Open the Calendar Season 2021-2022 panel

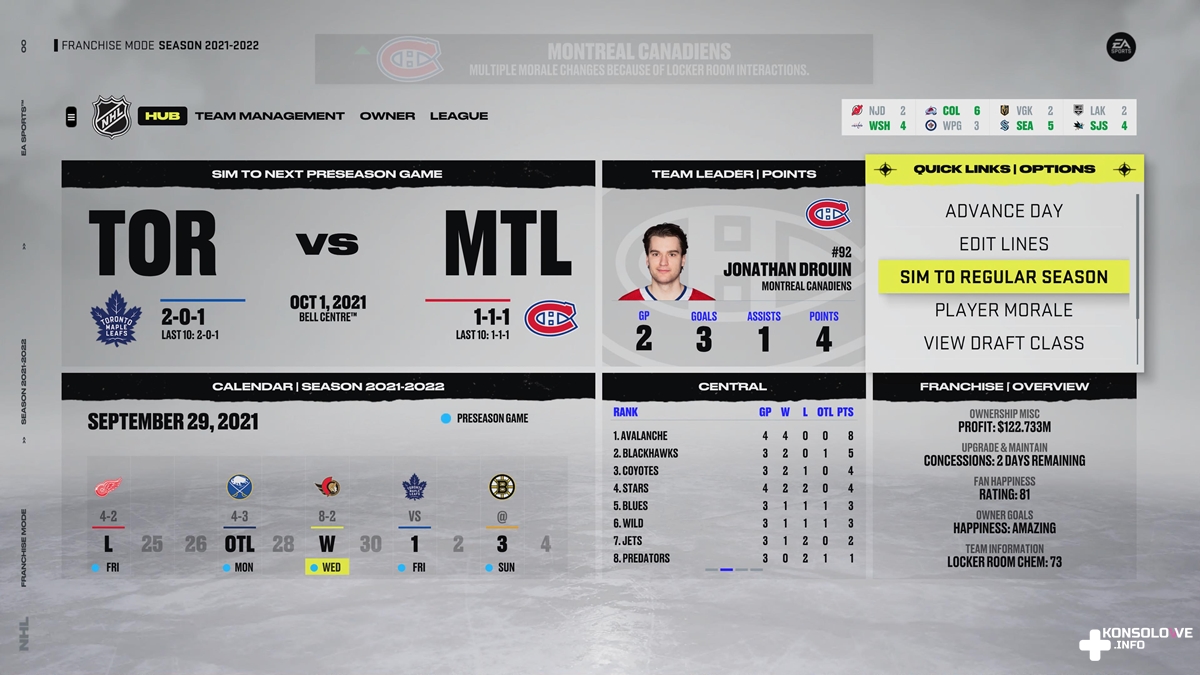pos(327,386)
